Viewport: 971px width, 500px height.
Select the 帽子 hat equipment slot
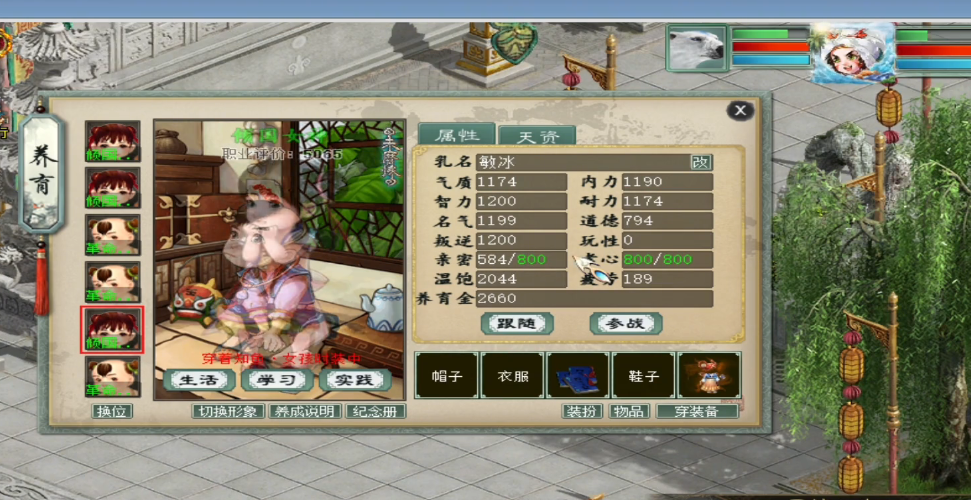445,376
